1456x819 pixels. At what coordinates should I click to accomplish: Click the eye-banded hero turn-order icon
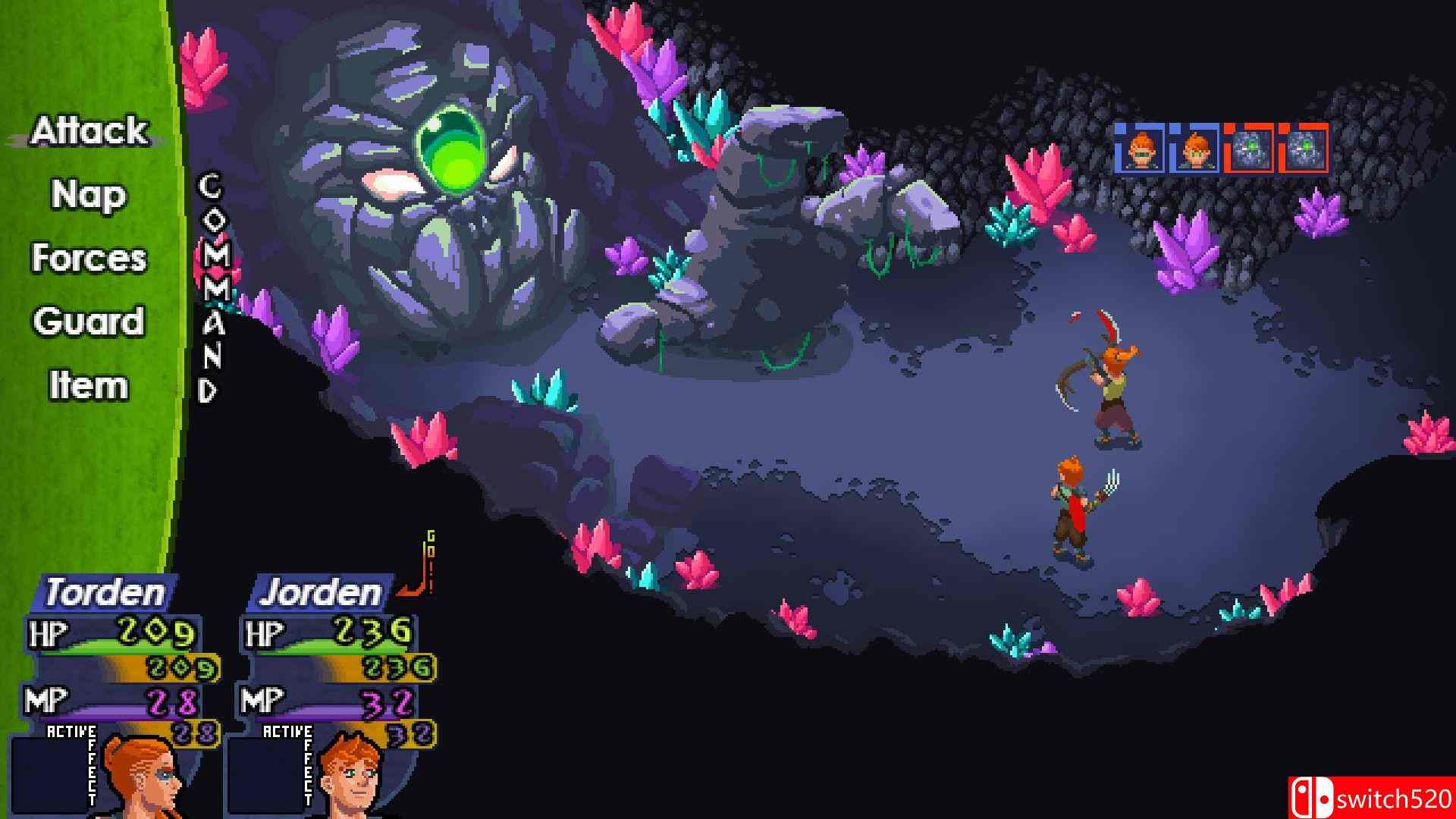click(x=1142, y=149)
